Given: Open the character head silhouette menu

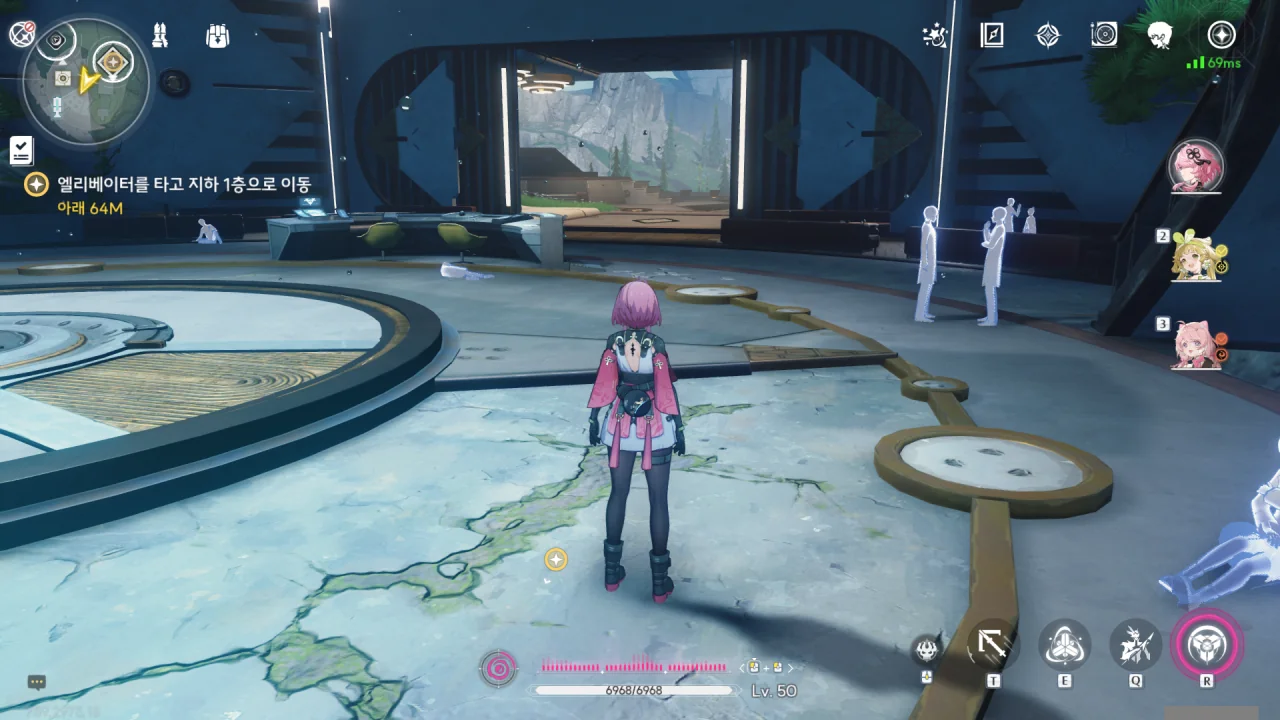Looking at the screenshot, I should tap(1160, 36).
